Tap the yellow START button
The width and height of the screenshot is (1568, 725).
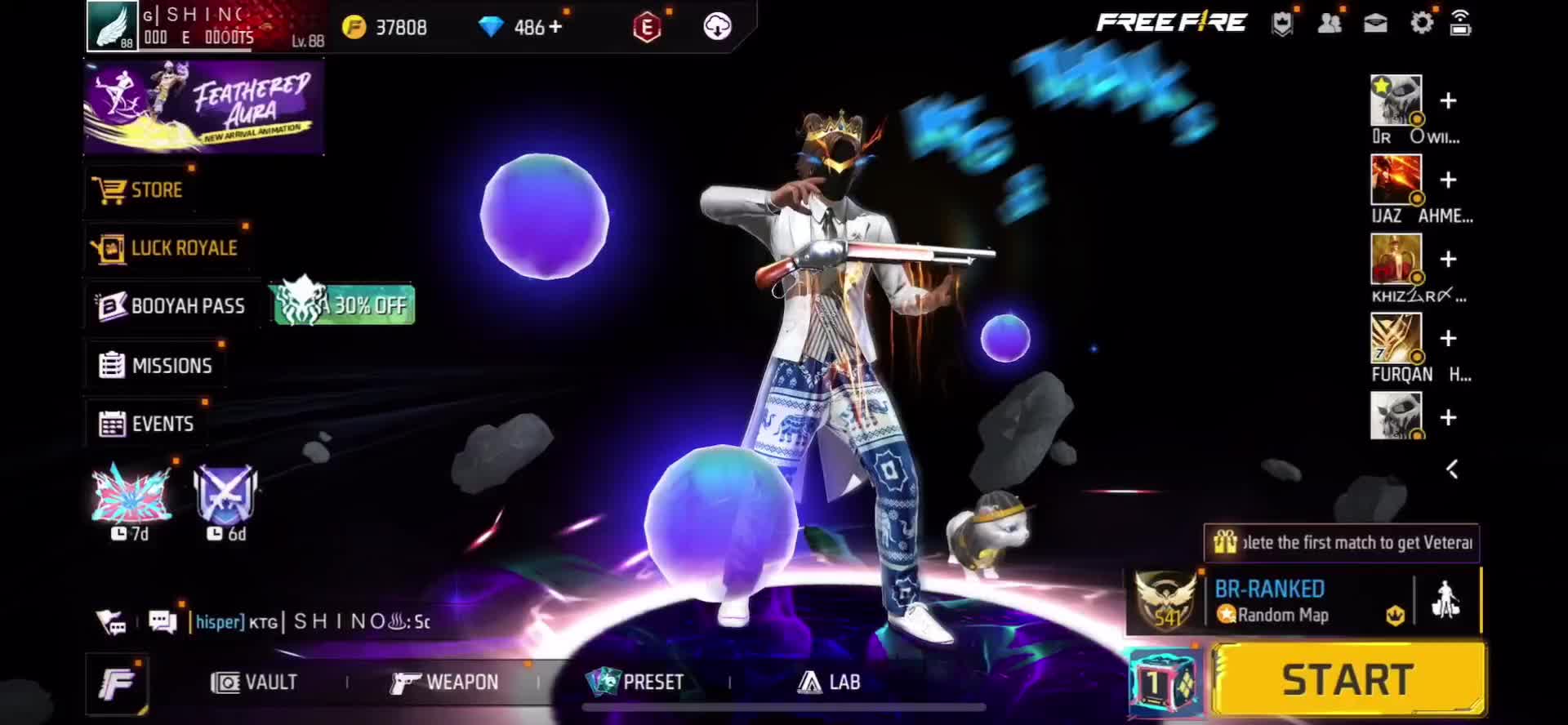pyautogui.click(x=1347, y=679)
